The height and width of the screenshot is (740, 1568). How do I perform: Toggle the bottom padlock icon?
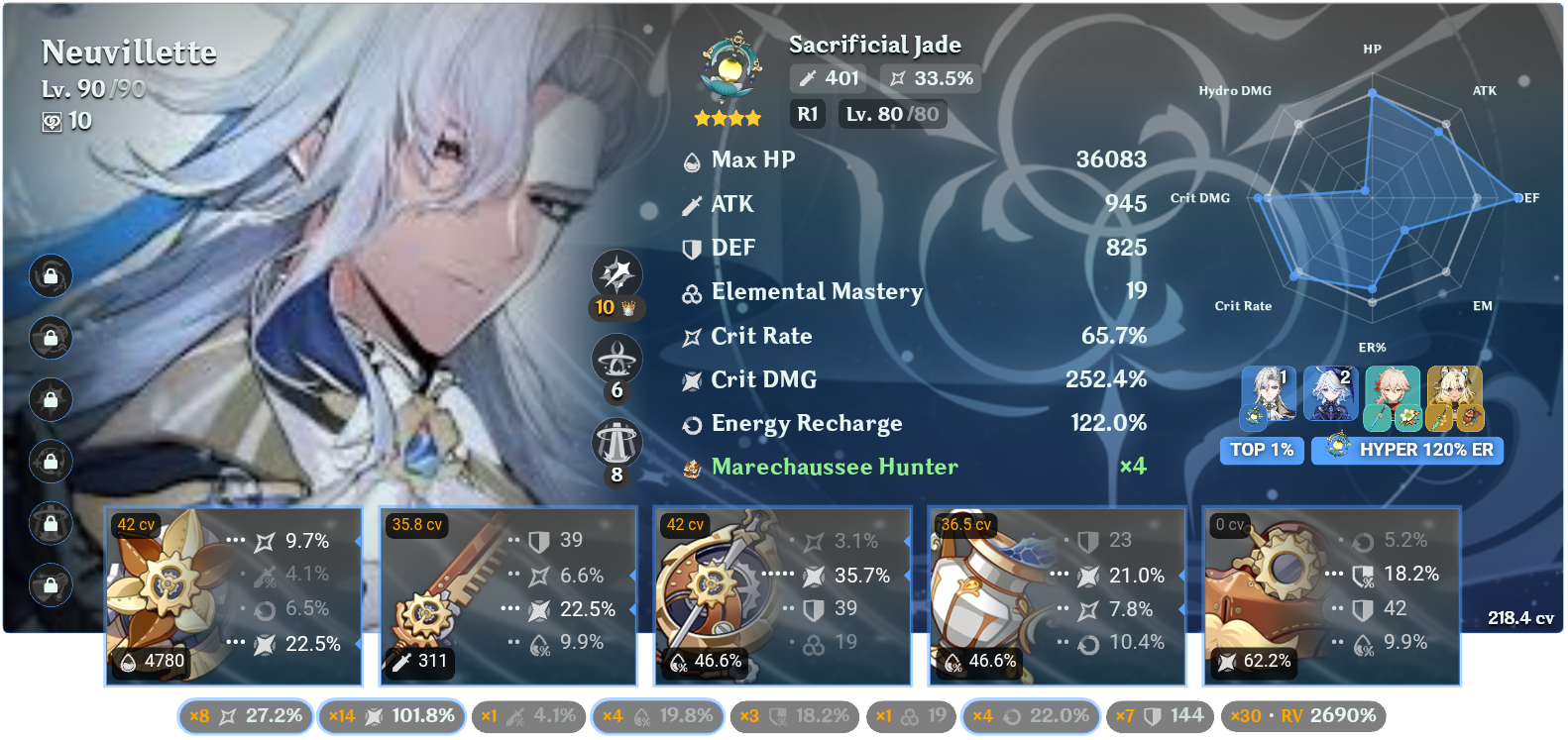tap(51, 584)
